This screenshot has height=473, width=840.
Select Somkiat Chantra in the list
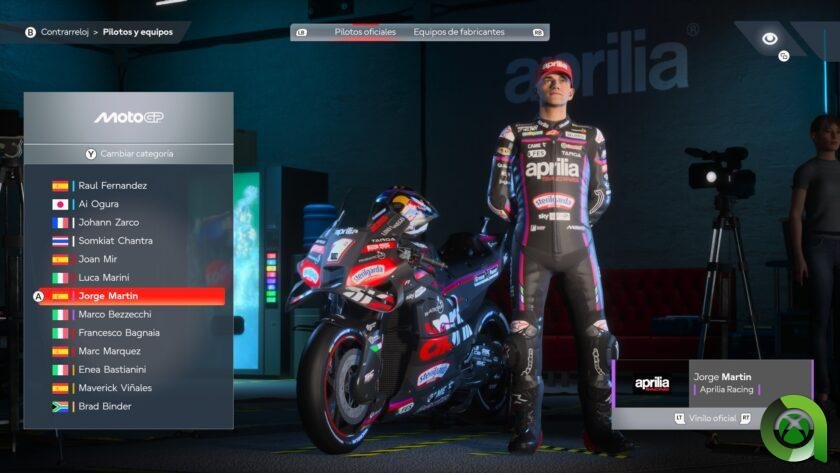(x=115, y=241)
